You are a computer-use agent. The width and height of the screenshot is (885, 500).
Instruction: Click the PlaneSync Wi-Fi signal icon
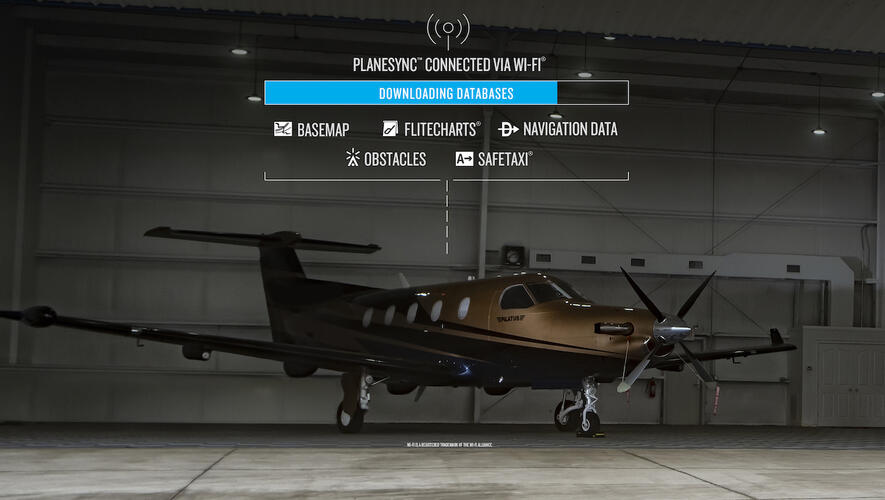point(447,30)
